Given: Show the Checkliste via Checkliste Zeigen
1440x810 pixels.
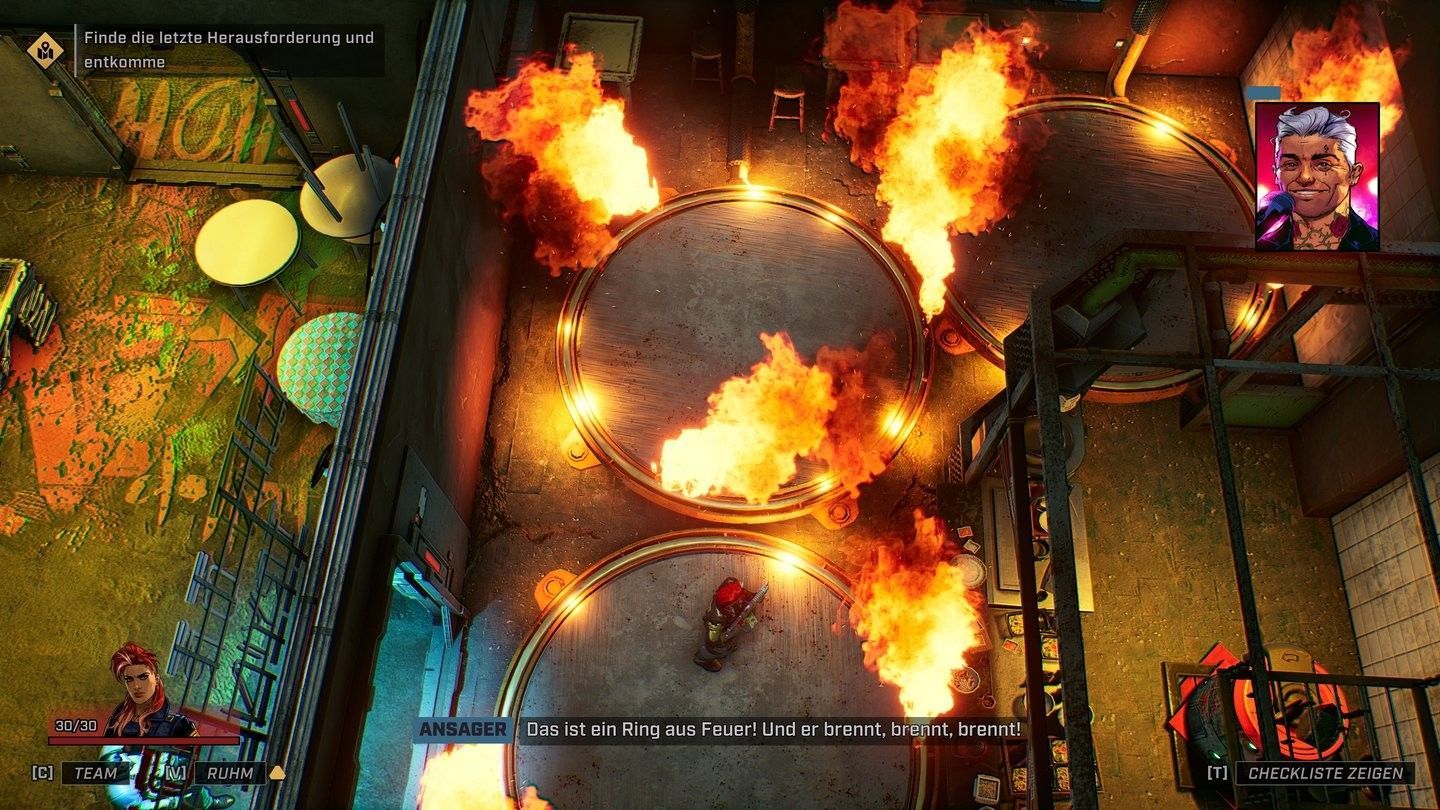Looking at the screenshot, I should [1324, 773].
